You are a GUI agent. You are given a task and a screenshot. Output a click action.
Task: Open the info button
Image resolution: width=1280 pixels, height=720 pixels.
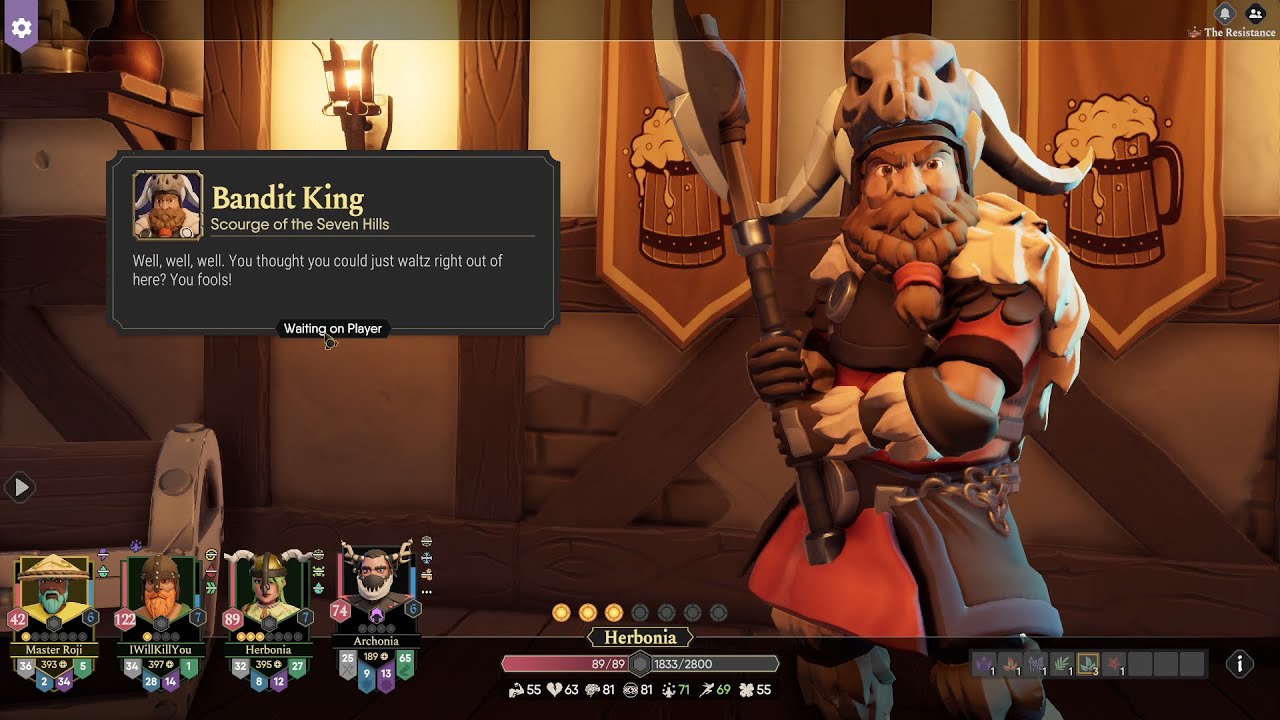[1240, 663]
